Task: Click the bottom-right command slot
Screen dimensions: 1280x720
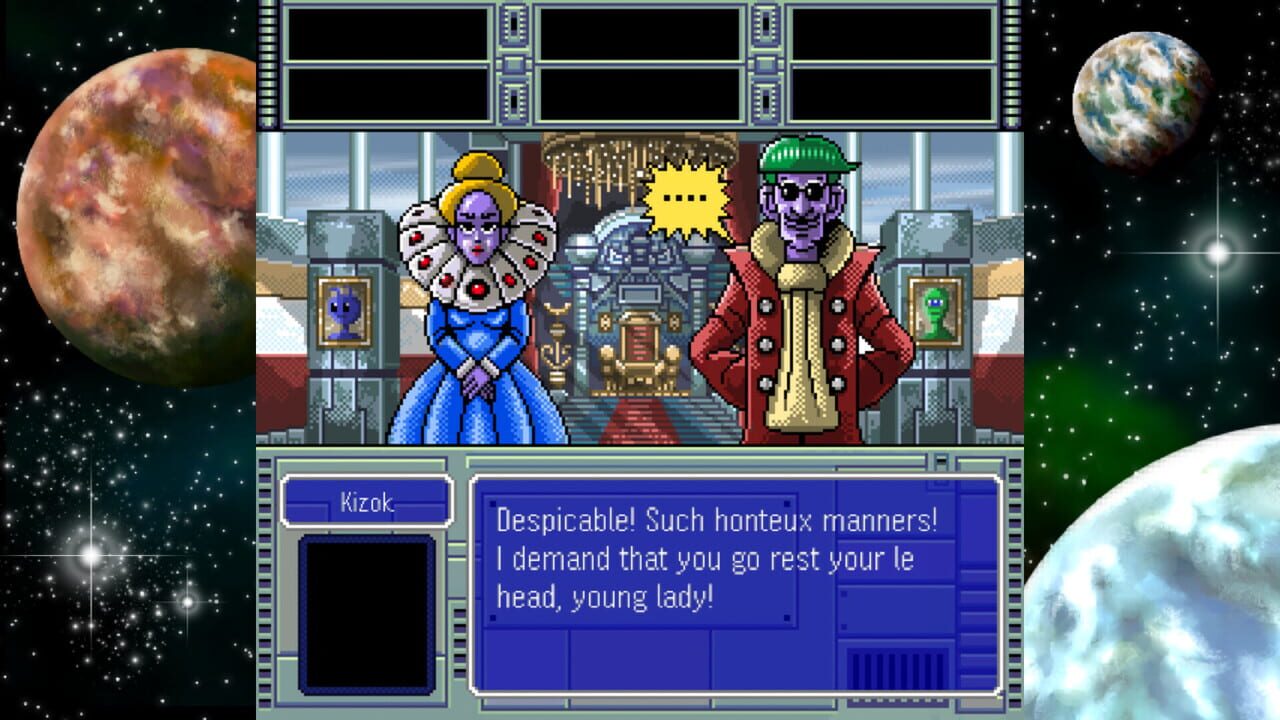Action: (890, 95)
